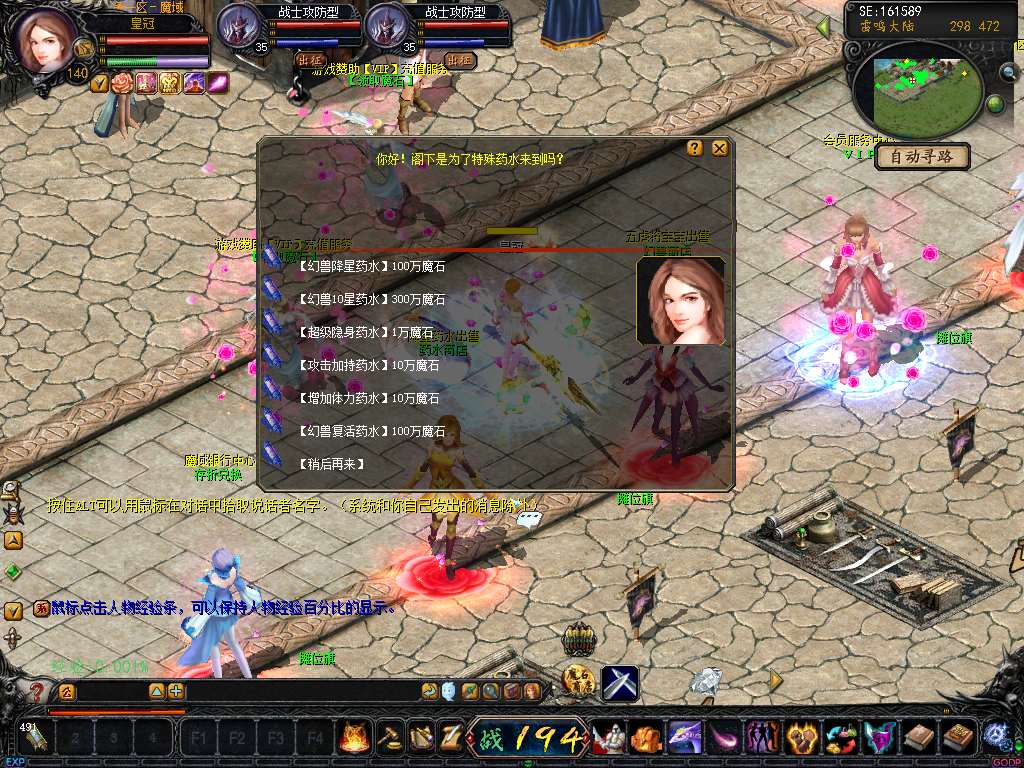Select 【增加体力药水】 10万魔石 option
The height and width of the screenshot is (768, 1024).
pyautogui.click(x=368, y=398)
